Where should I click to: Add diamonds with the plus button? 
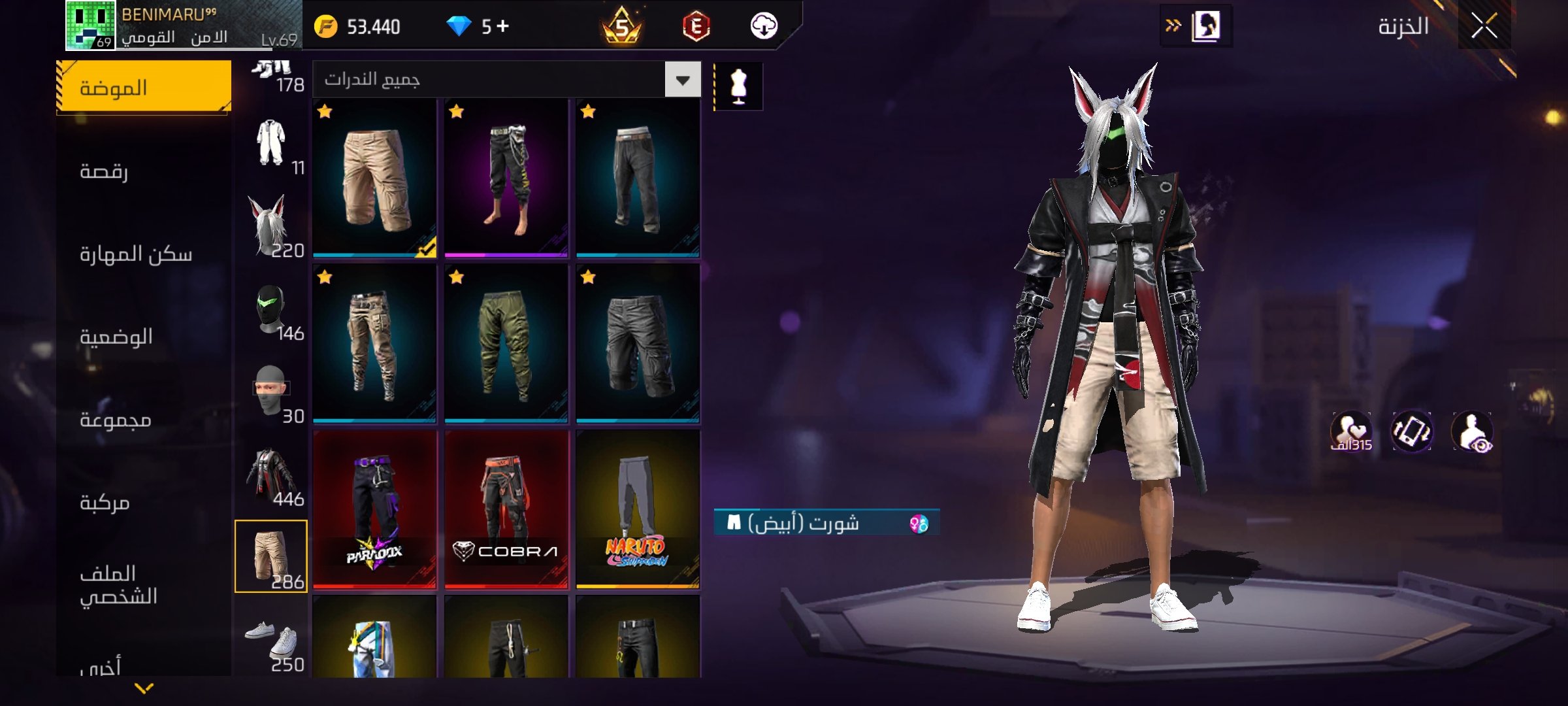click(x=502, y=26)
